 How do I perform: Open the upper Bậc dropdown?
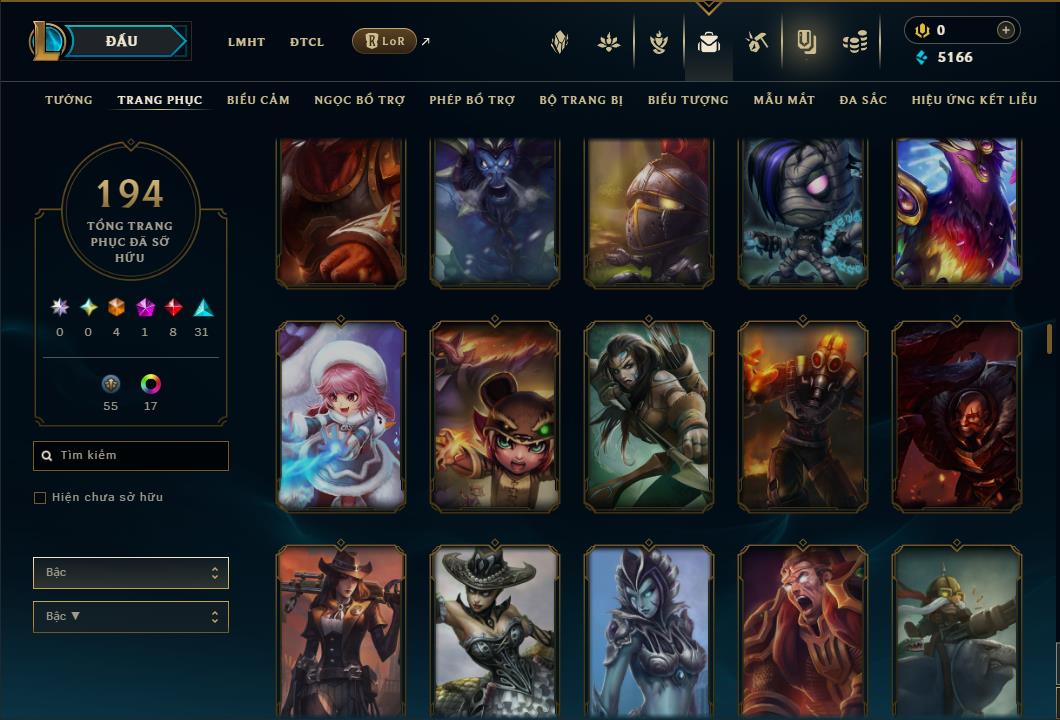pyautogui.click(x=131, y=573)
